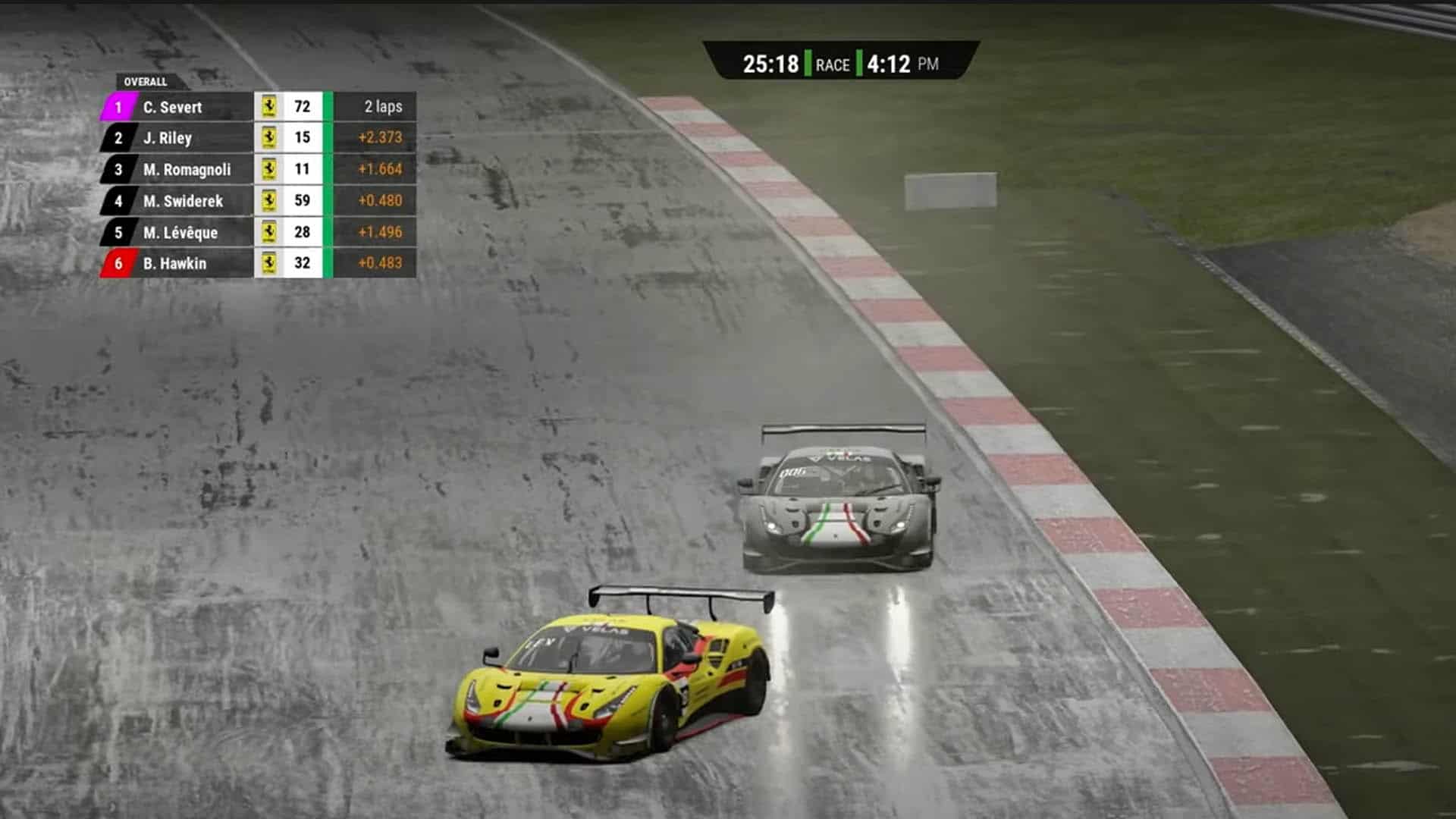The width and height of the screenshot is (1456, 819).
Task: Click the +2.373 gap for J. Riley
Action: pos(379,138)
